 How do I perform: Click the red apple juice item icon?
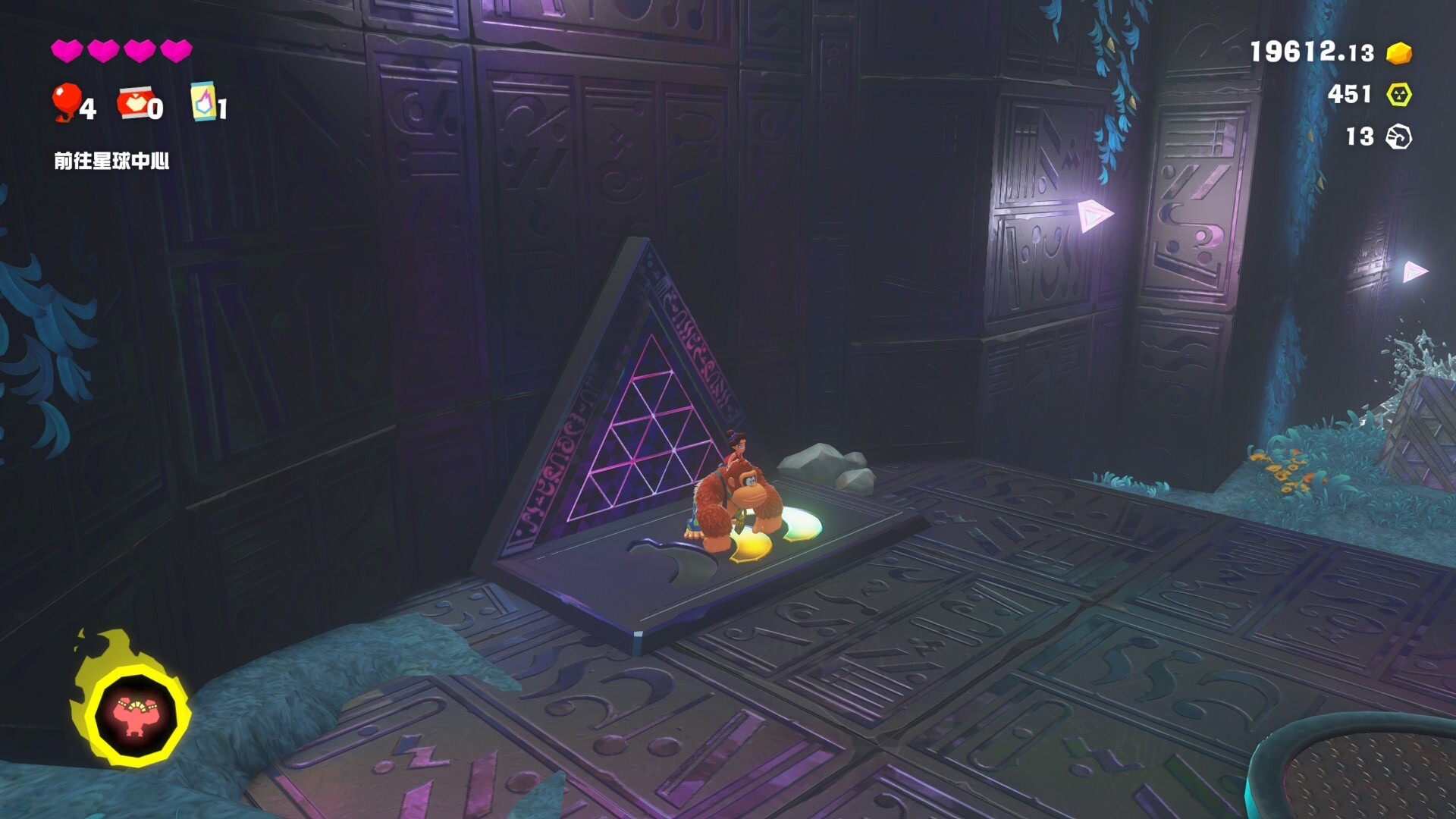133,102
